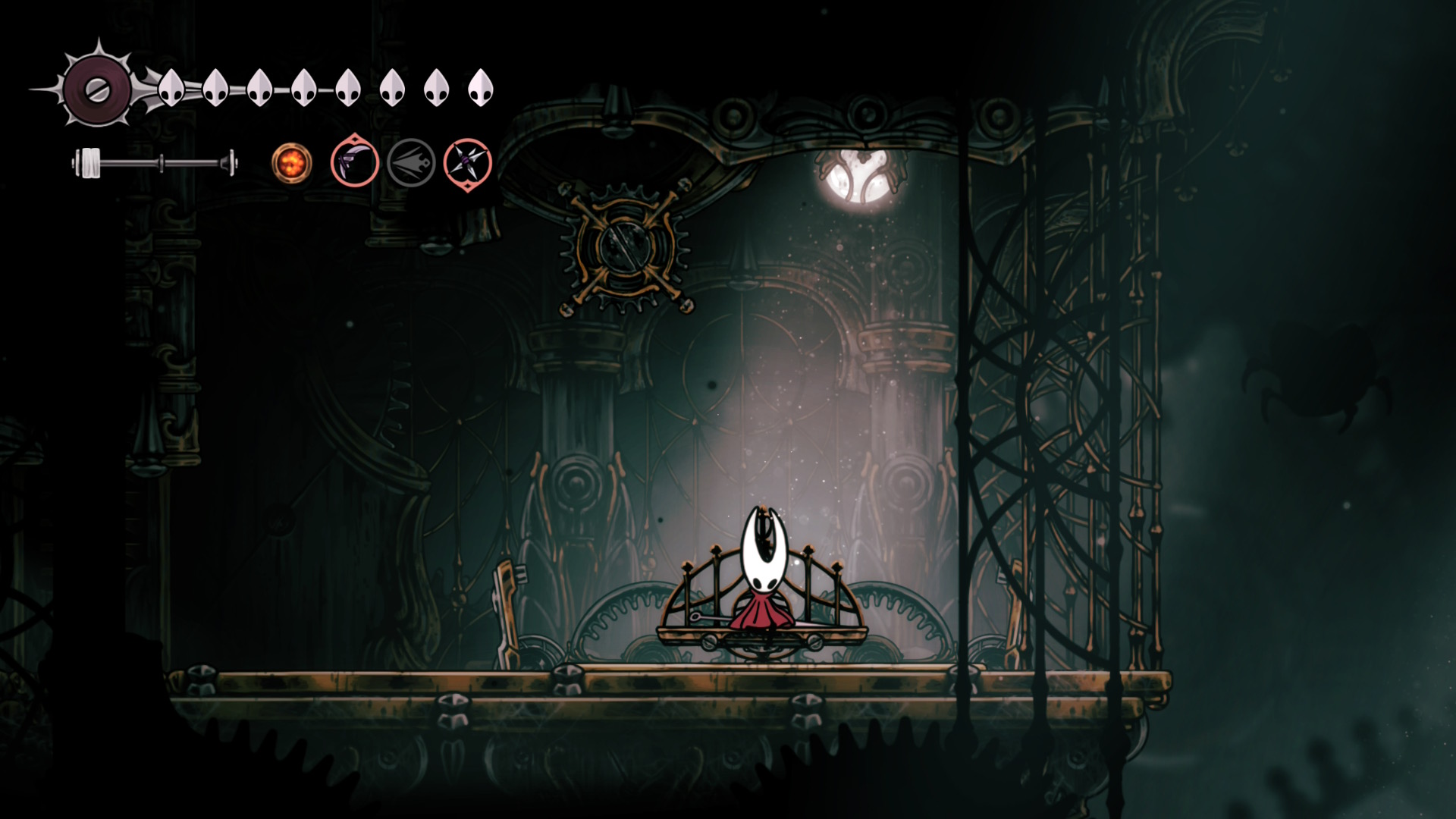Click the glowing orange orb icon

pyautogui.click(x=292, y=162)
